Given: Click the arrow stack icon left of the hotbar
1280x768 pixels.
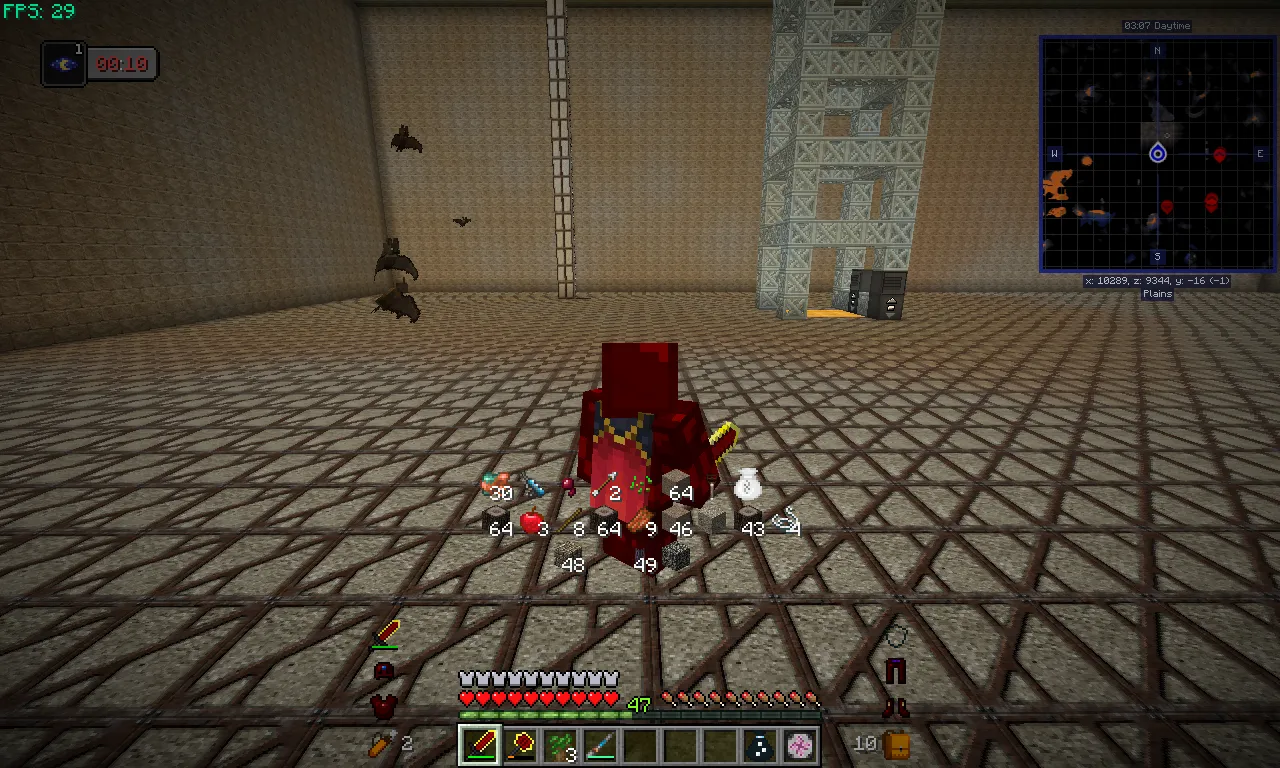Looking at the screenshot, I should (383, 743).
